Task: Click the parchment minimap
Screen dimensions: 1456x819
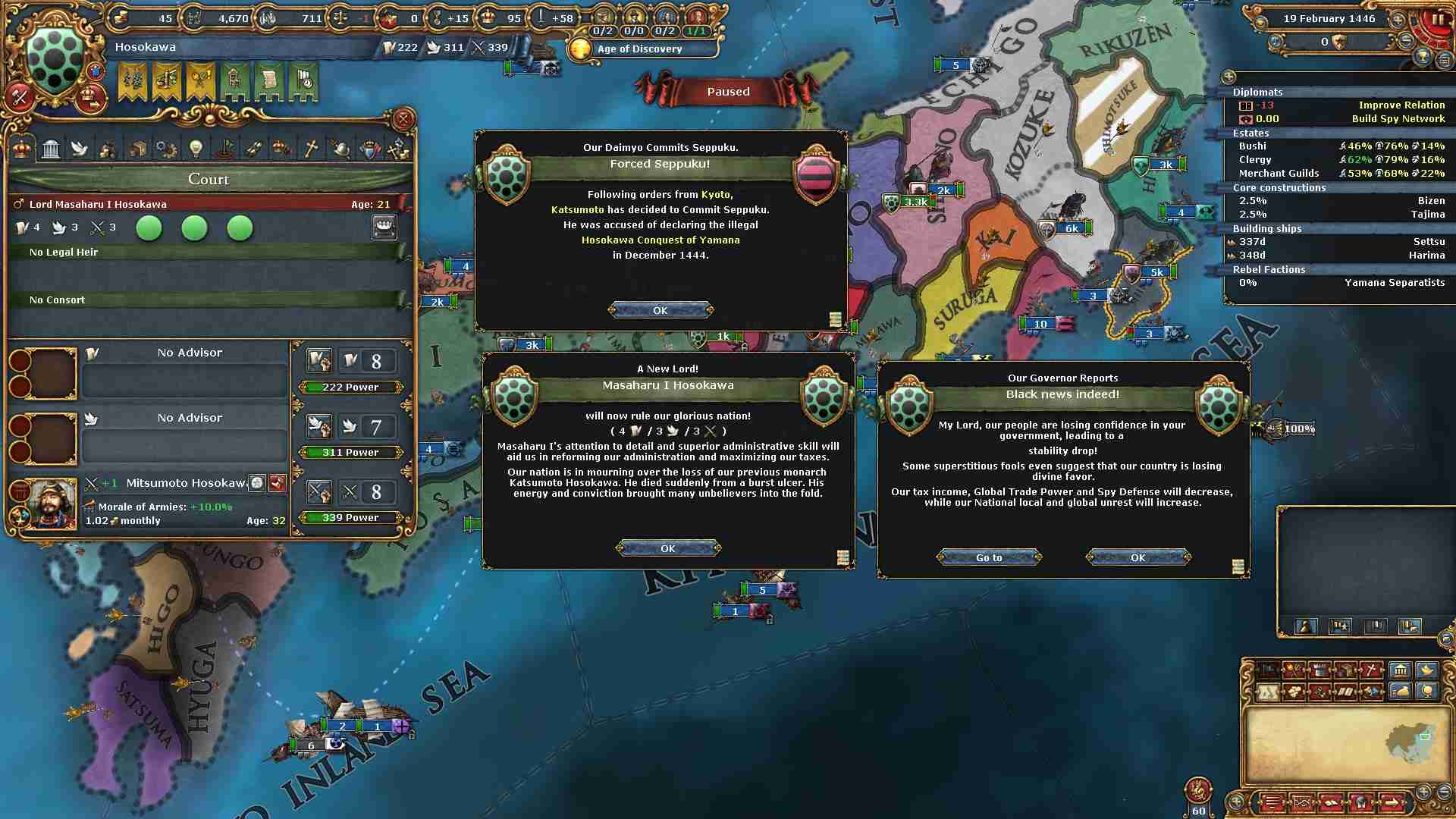Action: tap(1341, 744)
